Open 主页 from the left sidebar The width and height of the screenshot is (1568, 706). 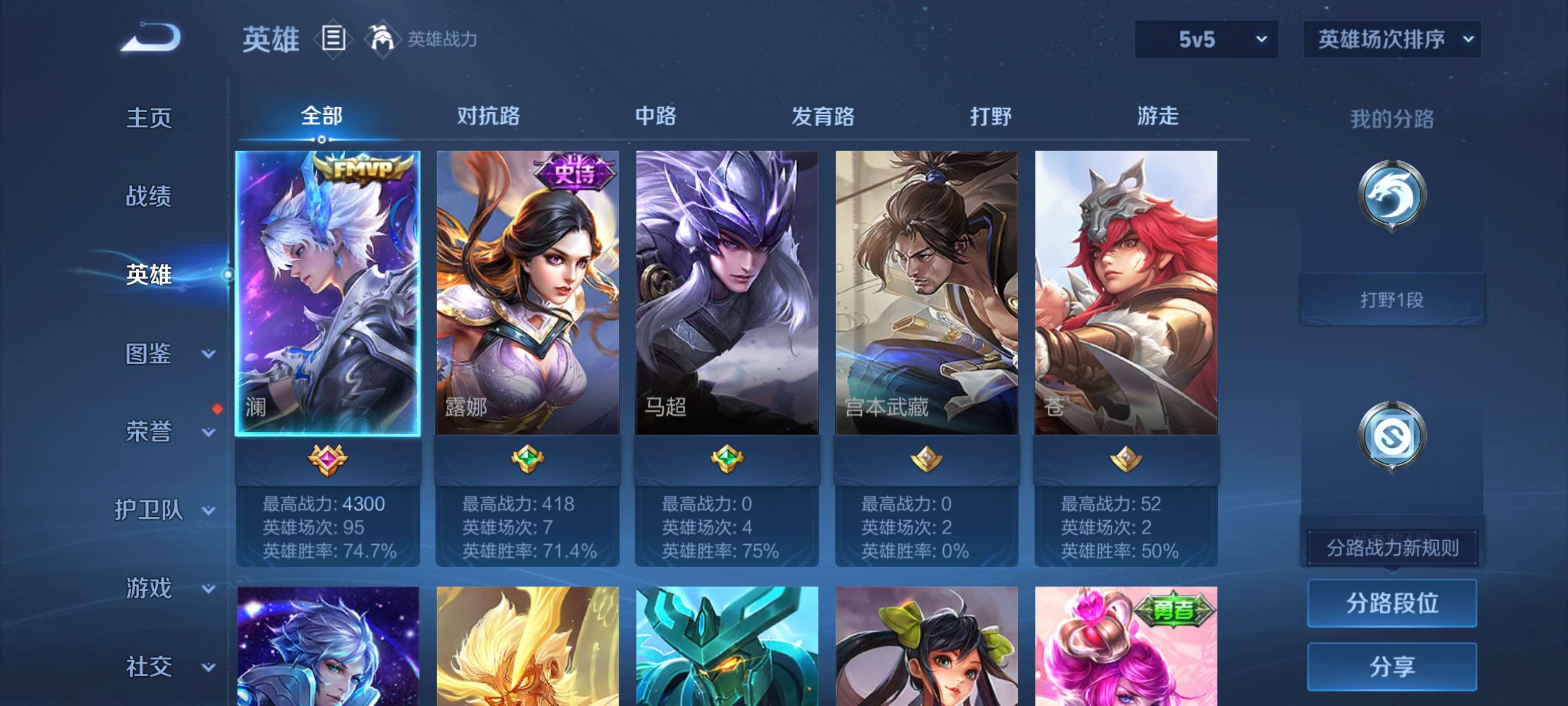point(148,117)
